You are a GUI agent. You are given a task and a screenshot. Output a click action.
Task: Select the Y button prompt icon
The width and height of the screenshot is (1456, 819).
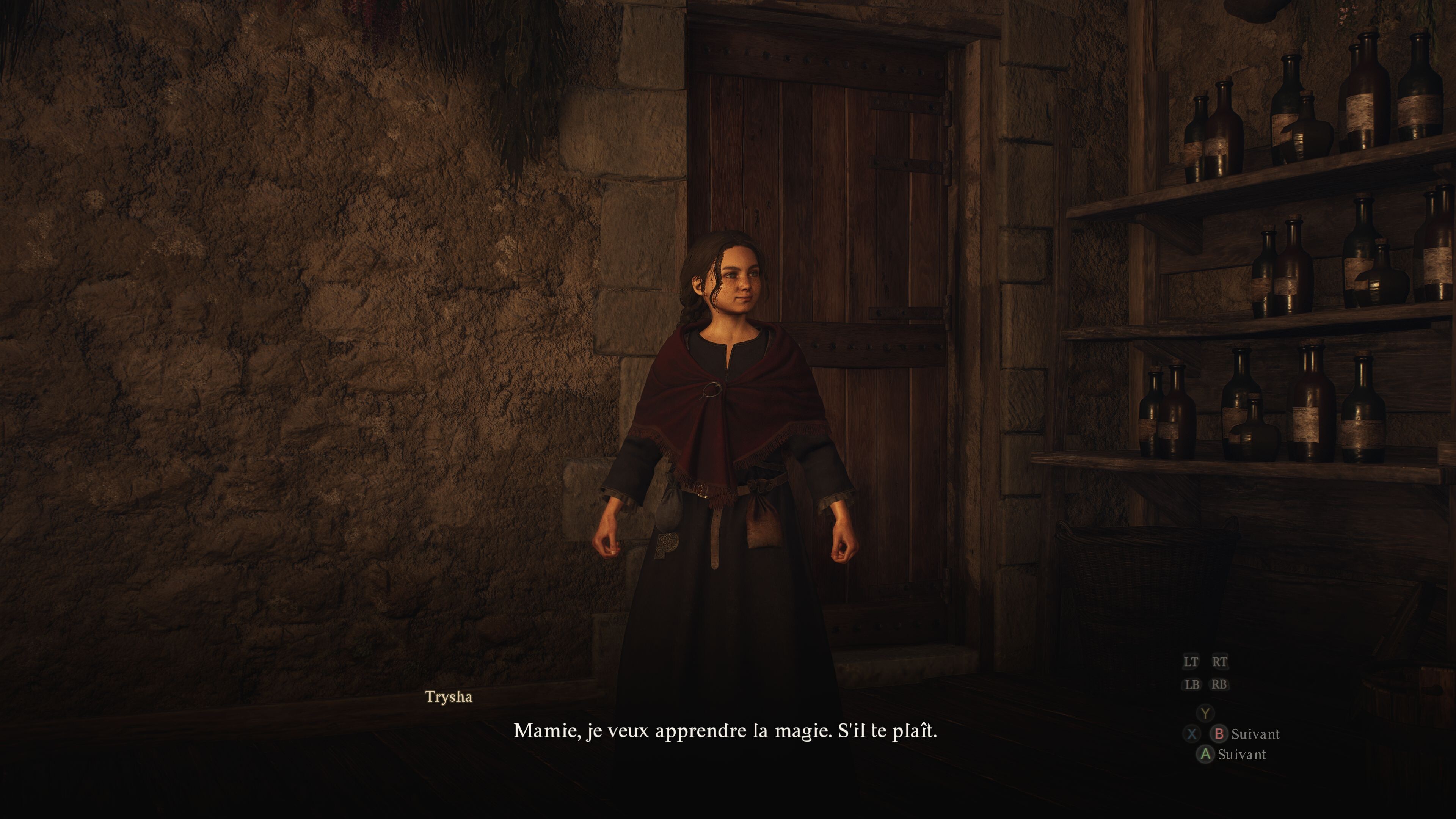point(1205,713)
